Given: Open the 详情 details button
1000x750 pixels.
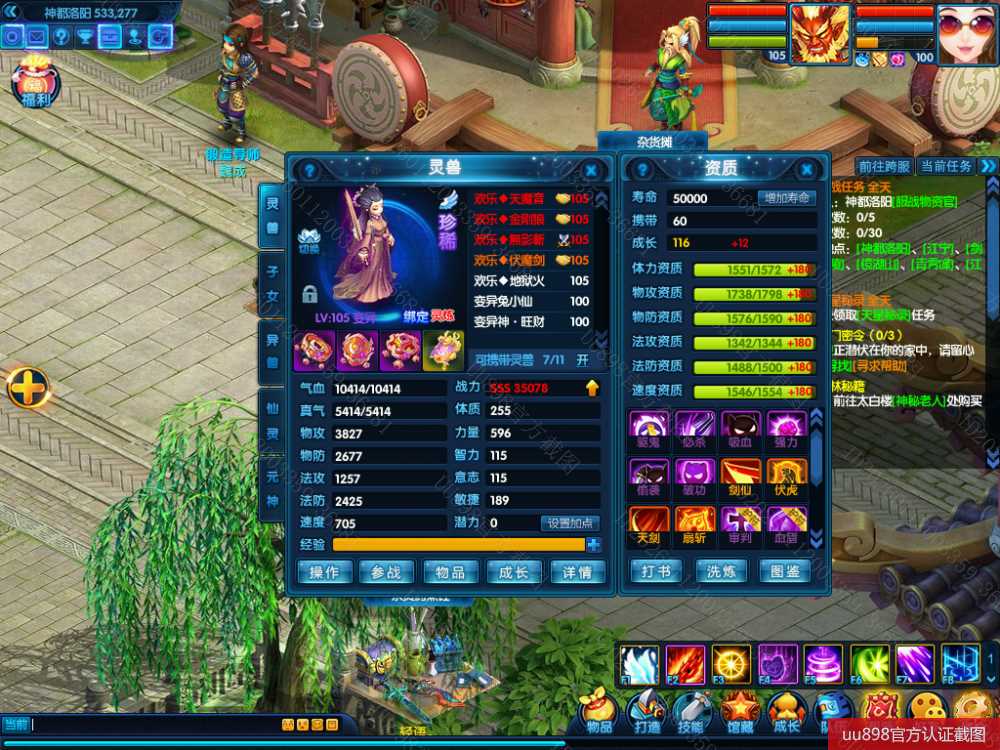Looking at the screenshot, I should pyautogui.click(x=577, y=572).
